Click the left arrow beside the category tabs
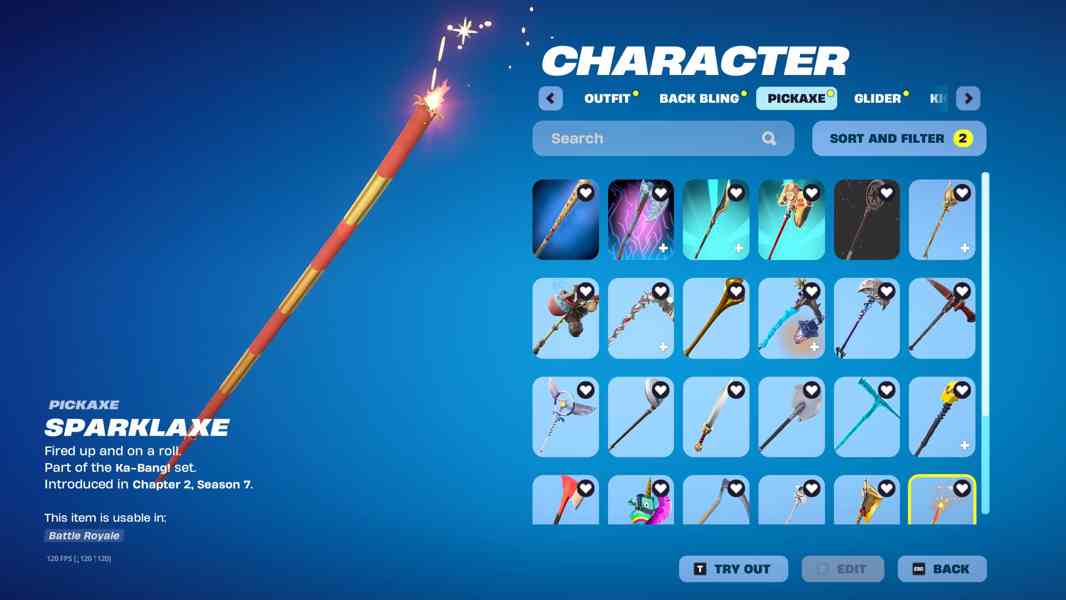Viewport: 1066px width, 600px height. click(550, 98)
